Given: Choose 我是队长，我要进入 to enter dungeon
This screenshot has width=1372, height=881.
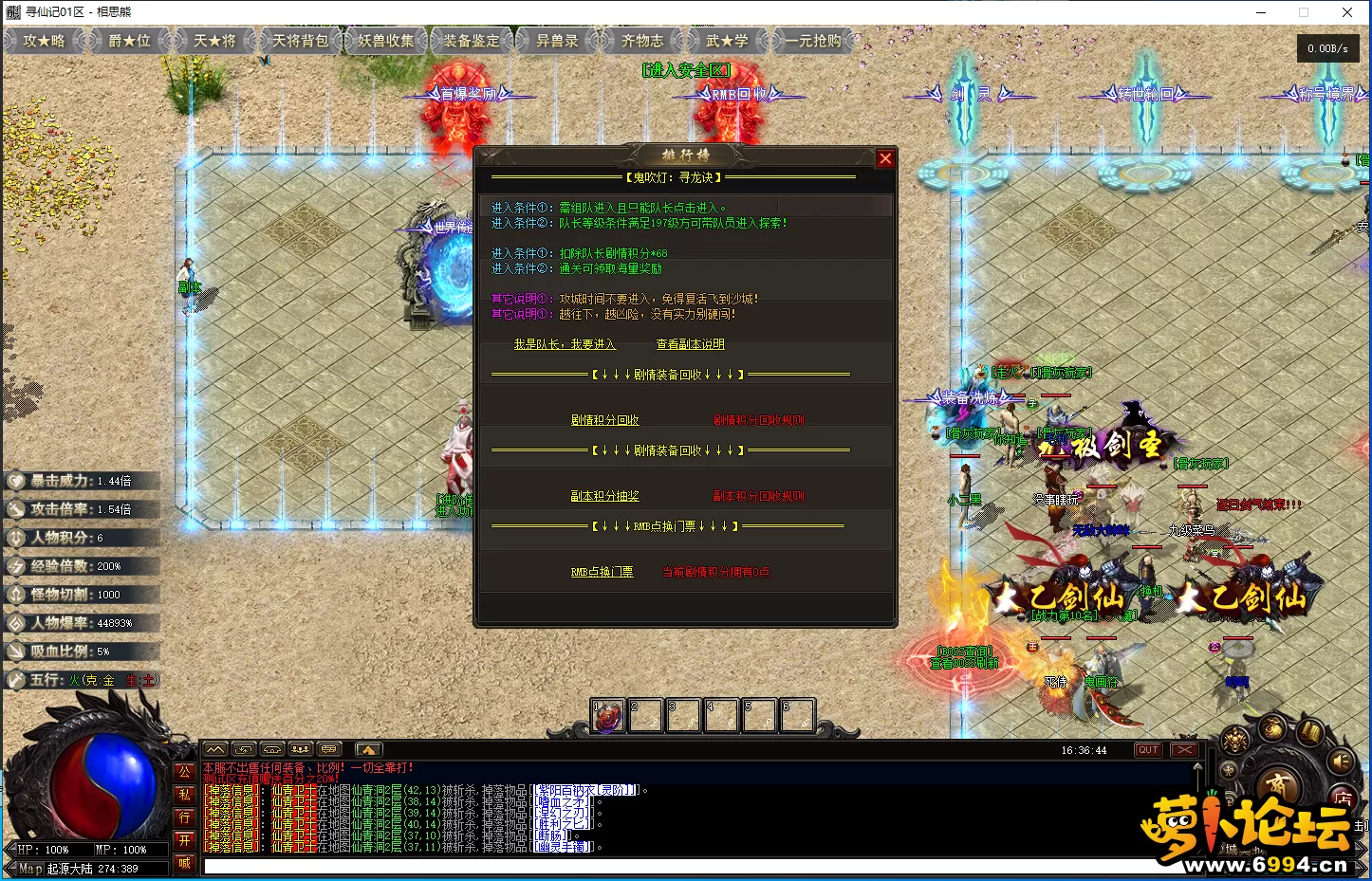Looking at the screenshot, I should (565, 344).
